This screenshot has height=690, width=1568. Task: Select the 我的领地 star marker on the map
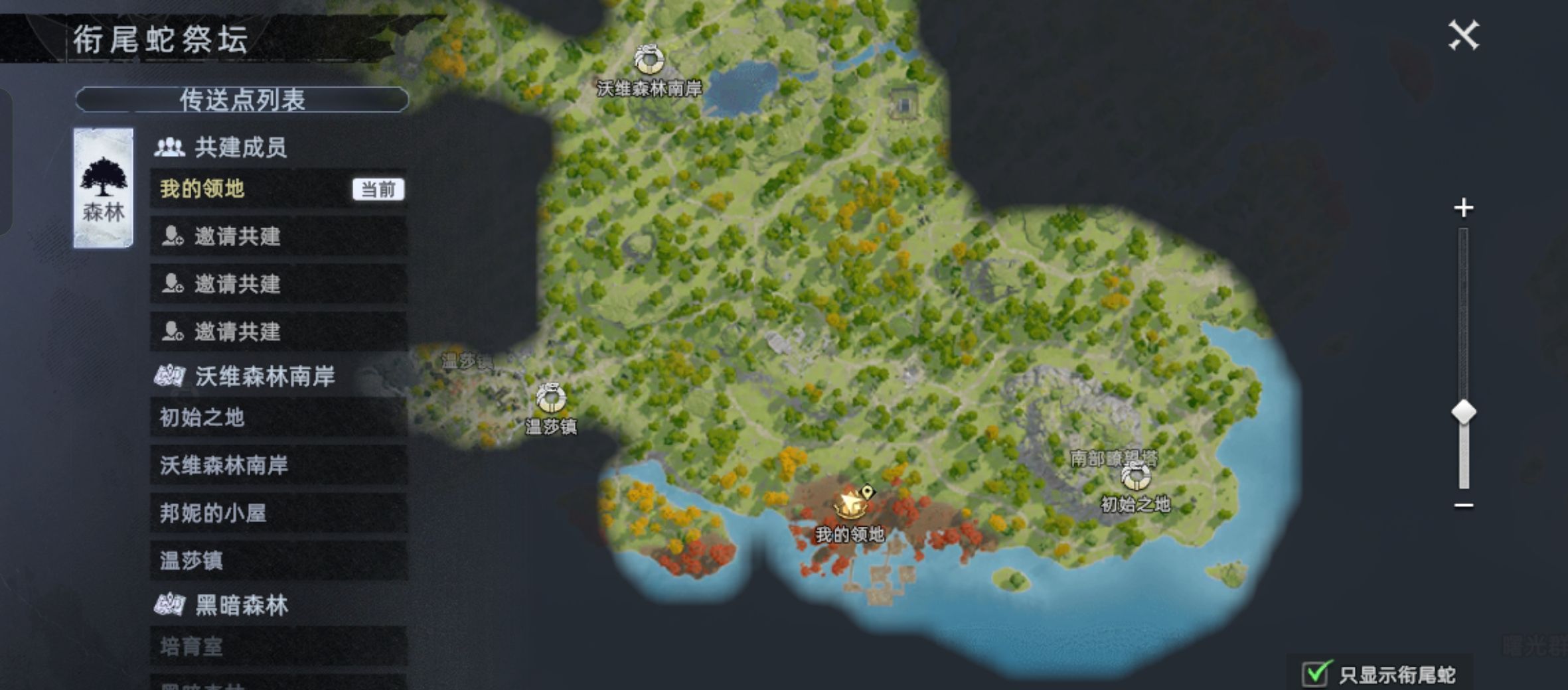[x=850, y=504]
